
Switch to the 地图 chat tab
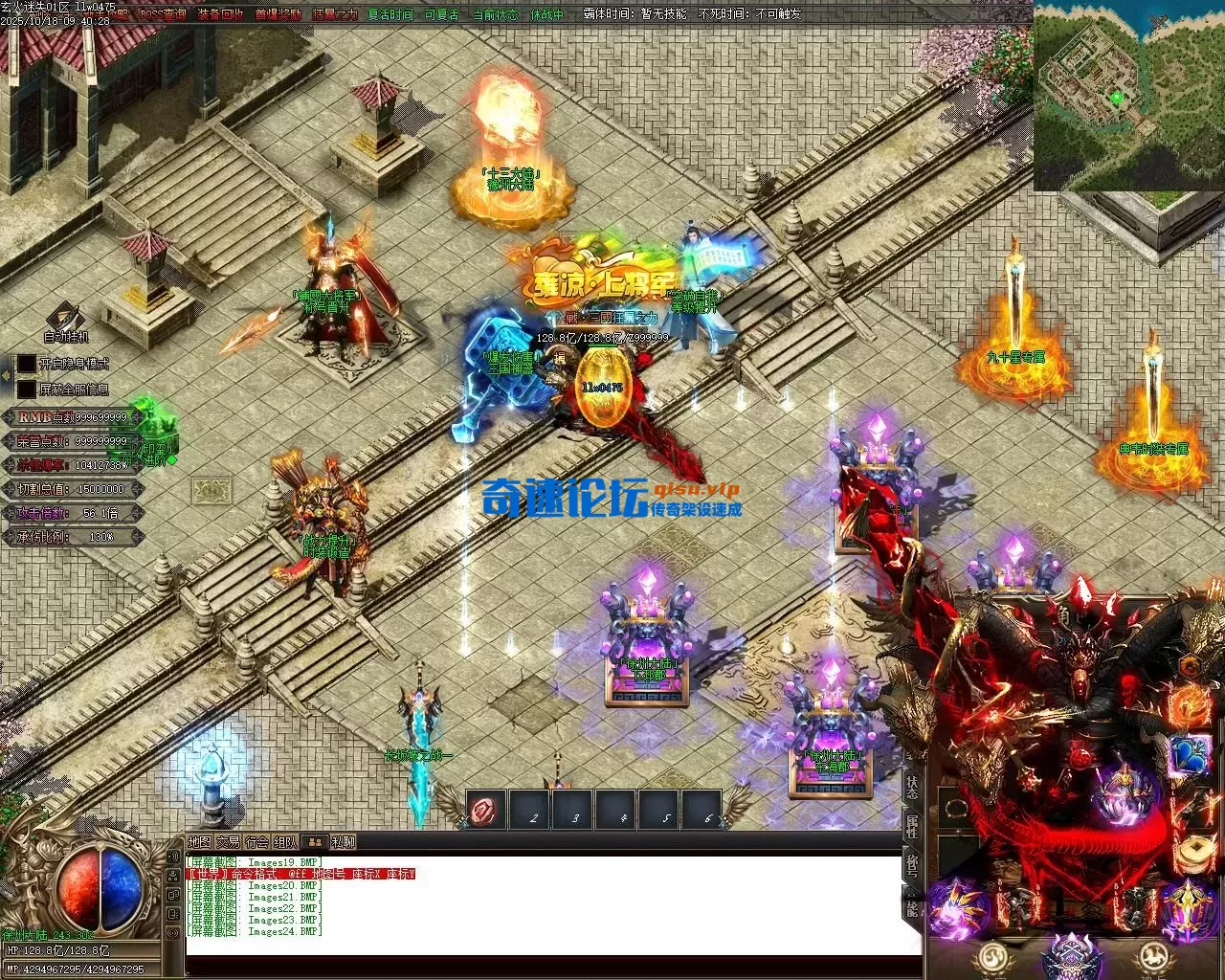coord(199,842)
